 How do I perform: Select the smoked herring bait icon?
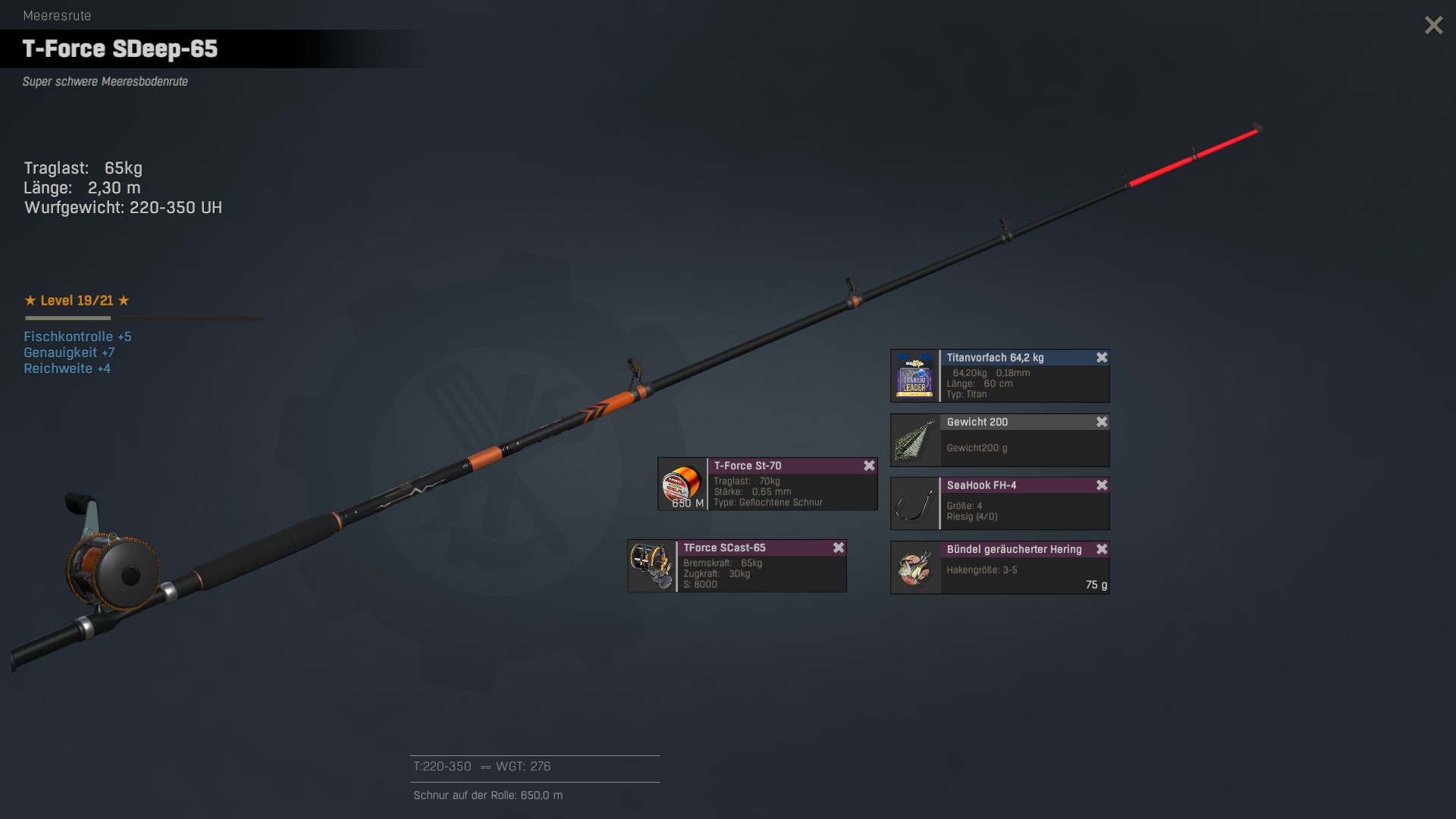pyautogui.click(x=915, y=568)
